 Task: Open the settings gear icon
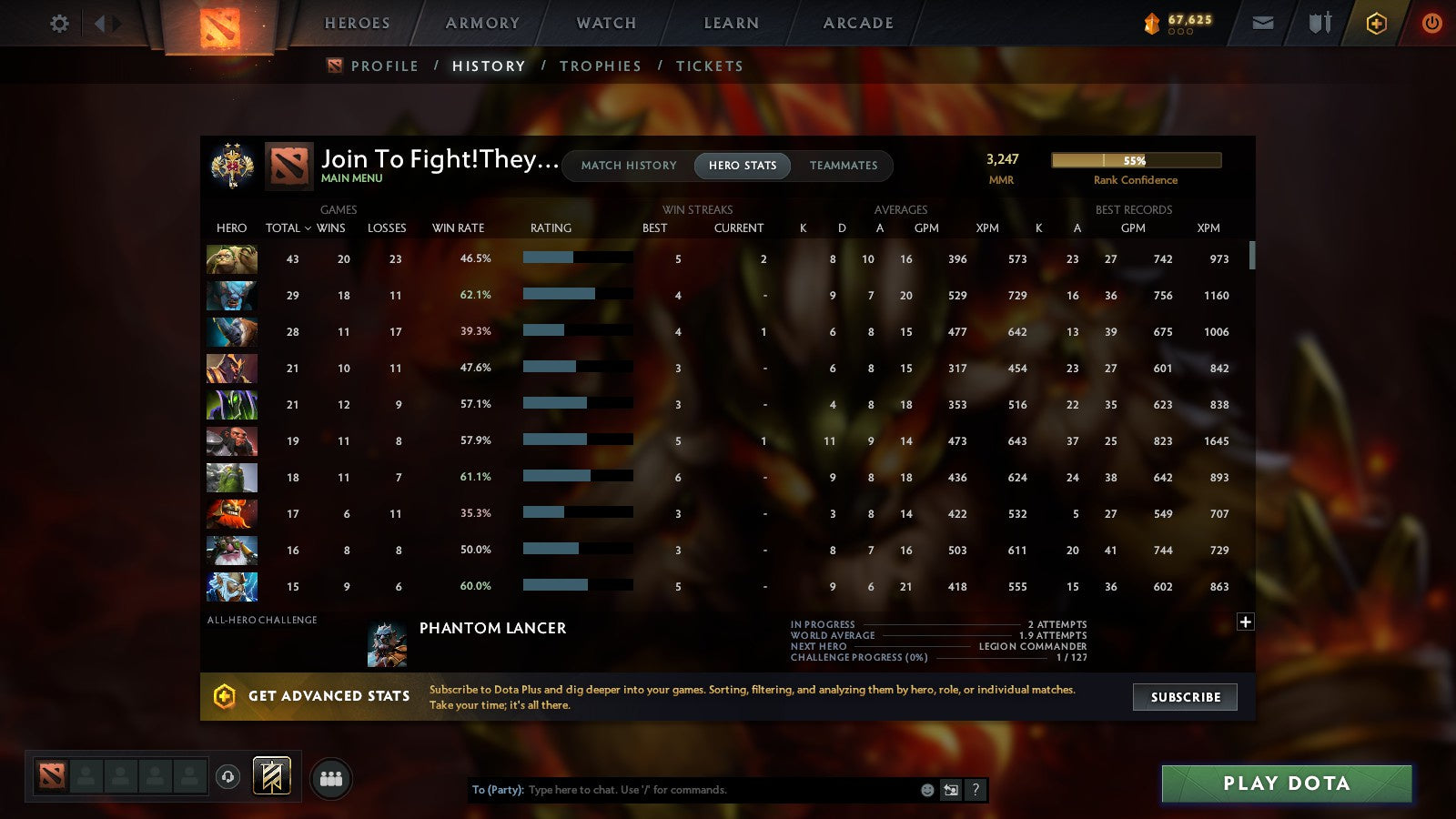pyautogui.click(x=58, y=25)
